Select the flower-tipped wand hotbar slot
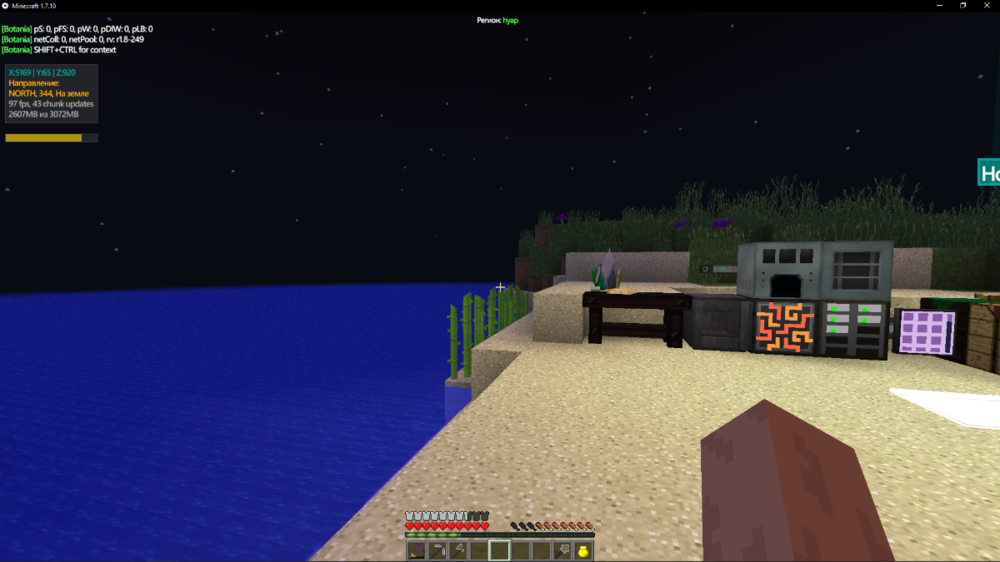The image size is (1000, 562). (562, 551)
